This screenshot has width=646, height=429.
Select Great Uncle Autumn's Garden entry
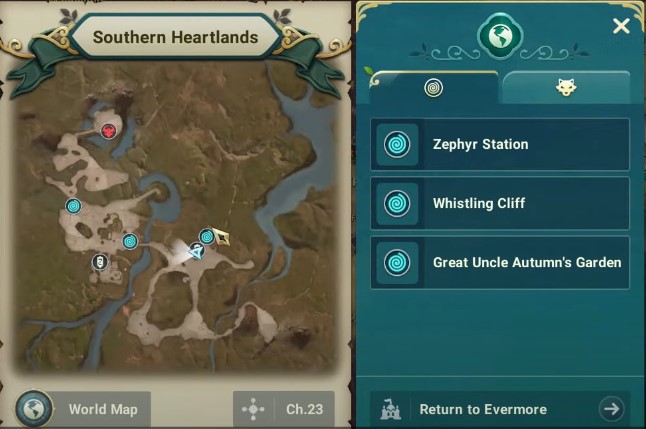500,263
